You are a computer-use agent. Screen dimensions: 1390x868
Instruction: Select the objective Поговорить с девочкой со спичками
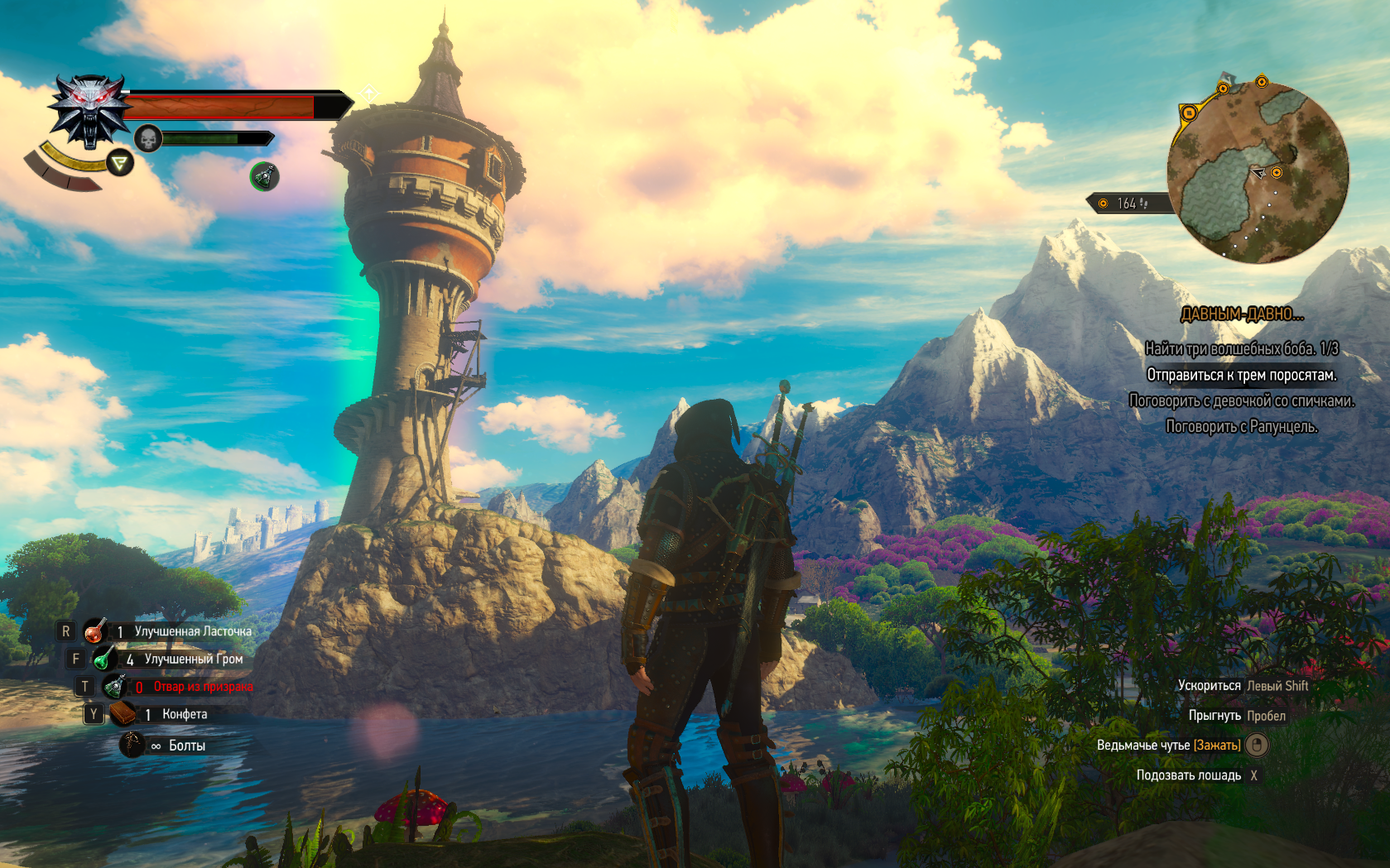(x=1241, y=400)
